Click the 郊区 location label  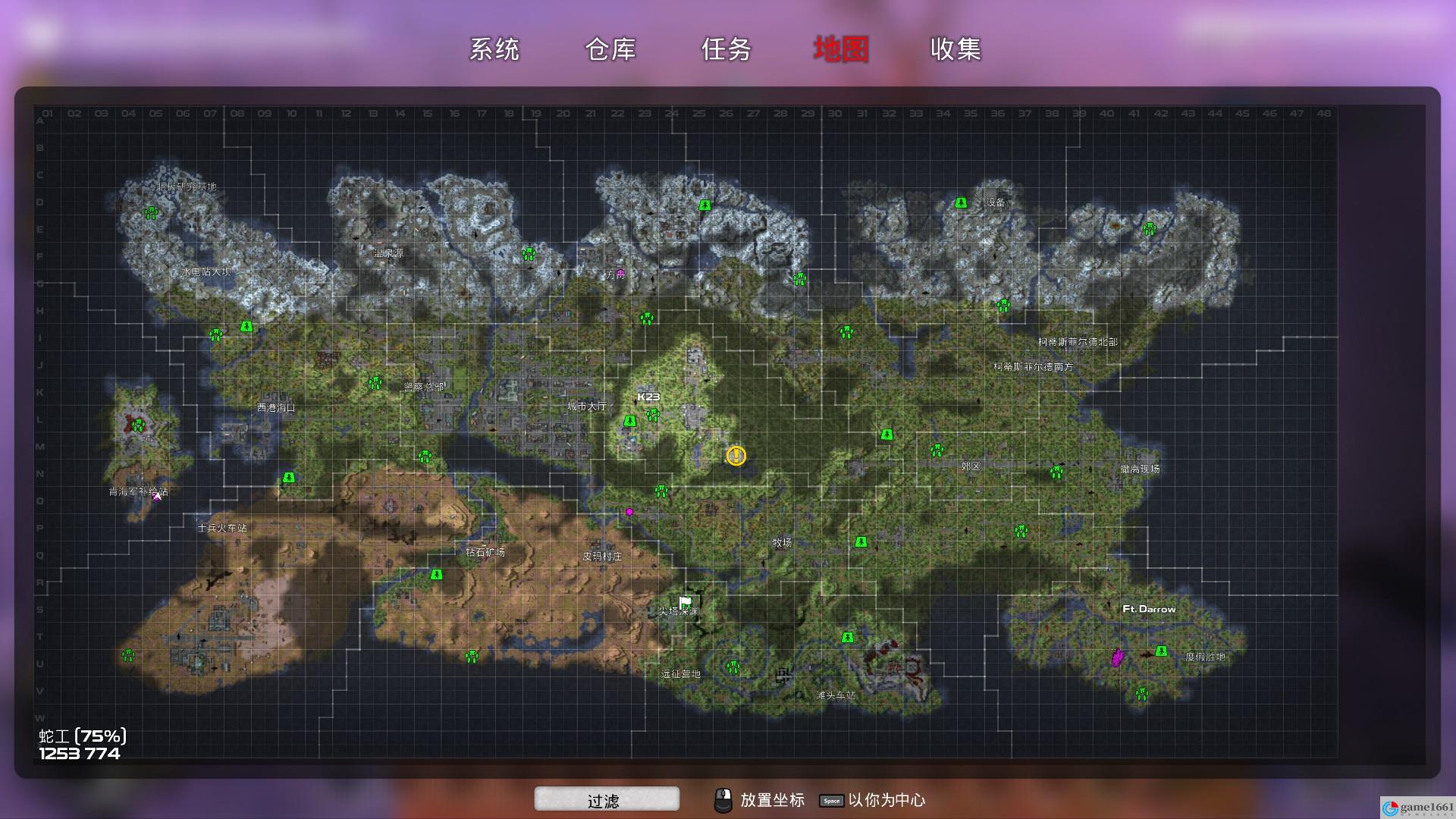(971, 466)
